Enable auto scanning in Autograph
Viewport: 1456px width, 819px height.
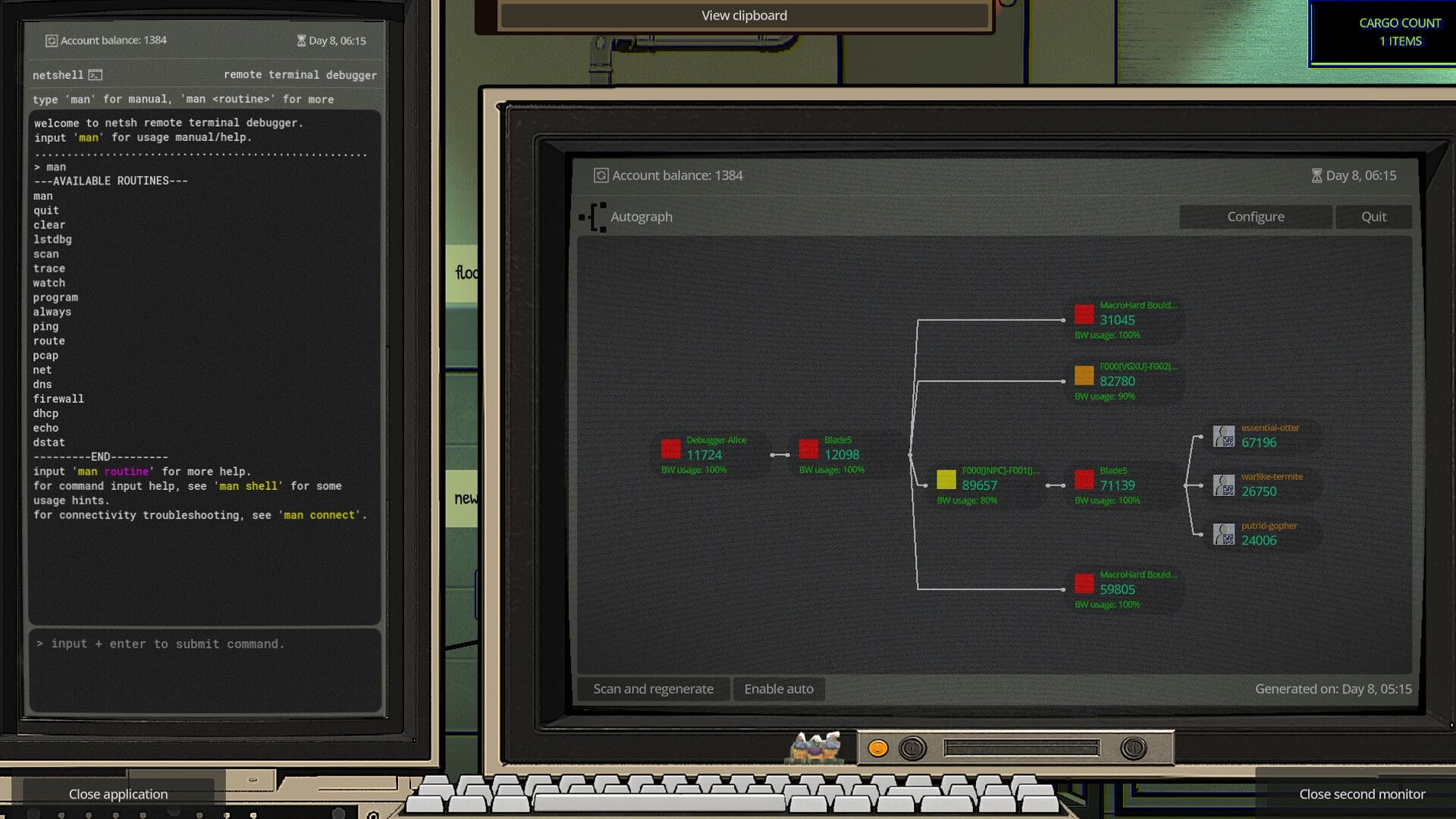click(778, 689)
